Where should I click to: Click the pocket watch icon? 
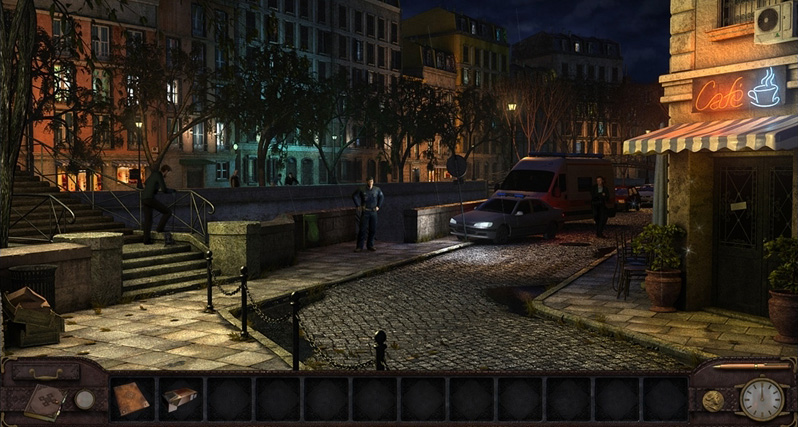[x=761, y=399]
